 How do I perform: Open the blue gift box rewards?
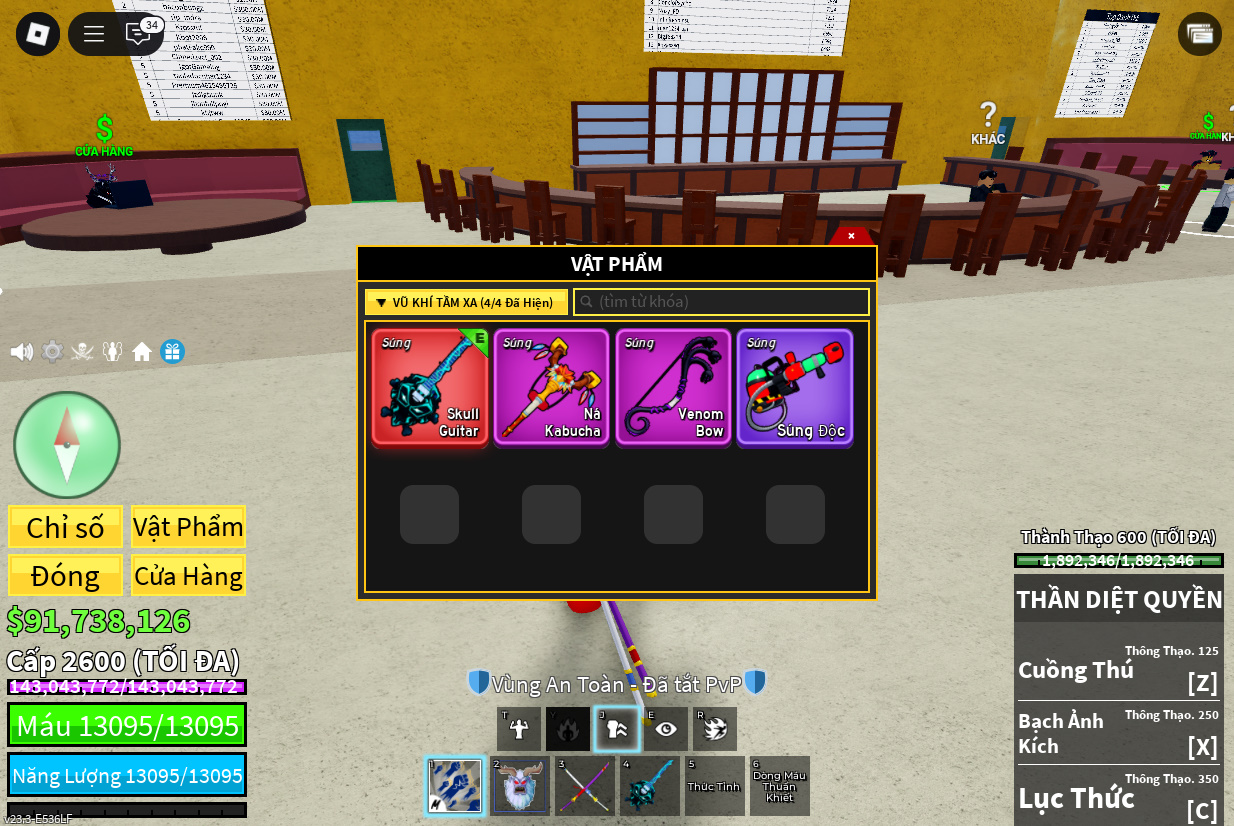tap(173, 352)
